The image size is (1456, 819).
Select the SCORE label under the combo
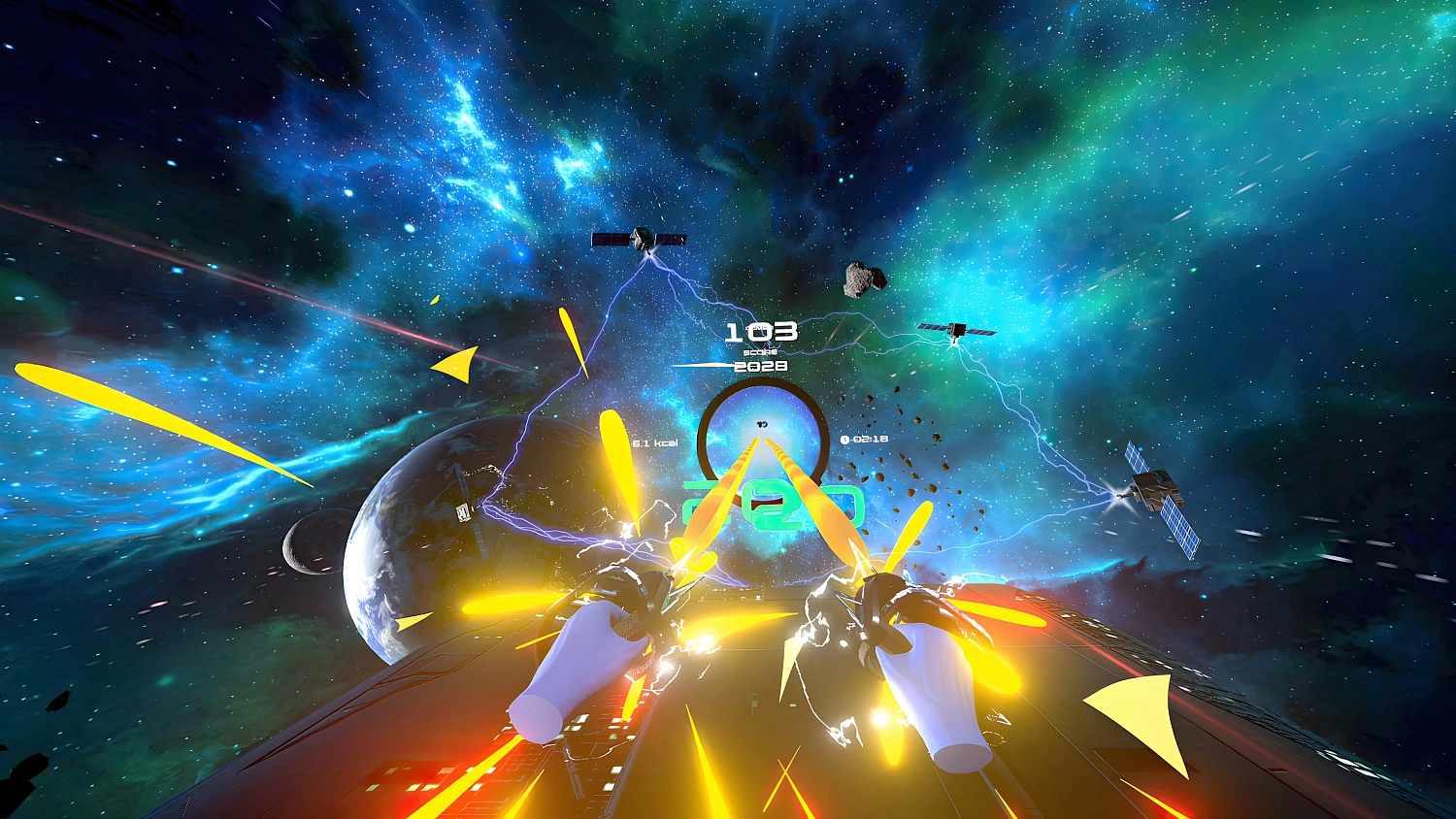tap(760, 351)
